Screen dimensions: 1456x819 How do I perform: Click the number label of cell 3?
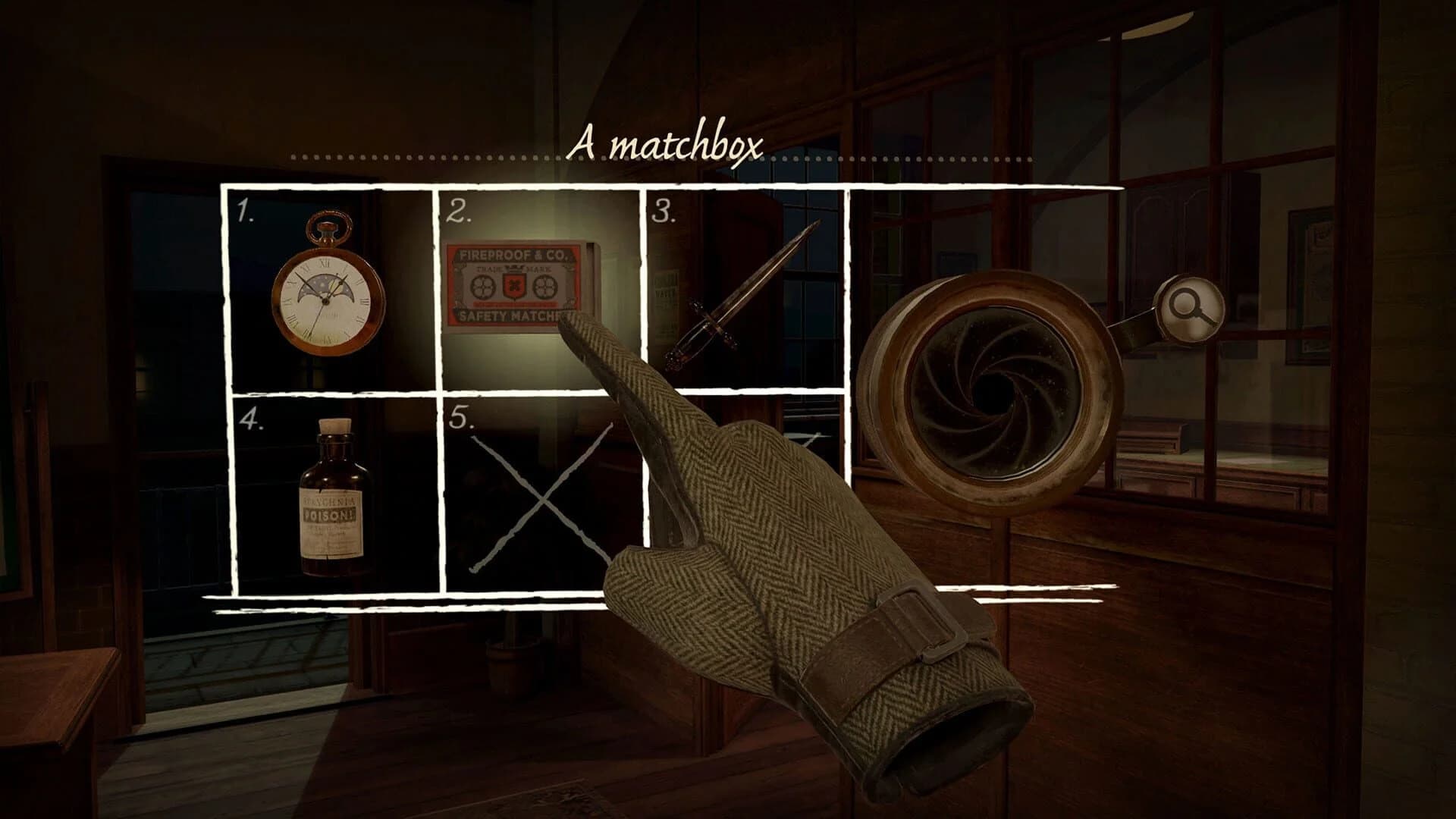coord(663,210)
